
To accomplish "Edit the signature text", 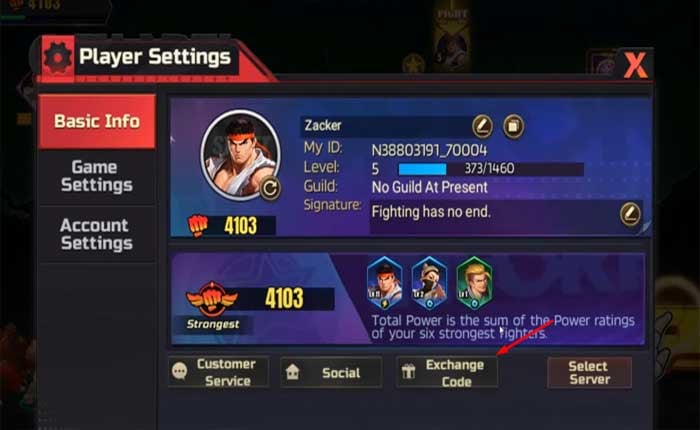I will tap(629, 212).
